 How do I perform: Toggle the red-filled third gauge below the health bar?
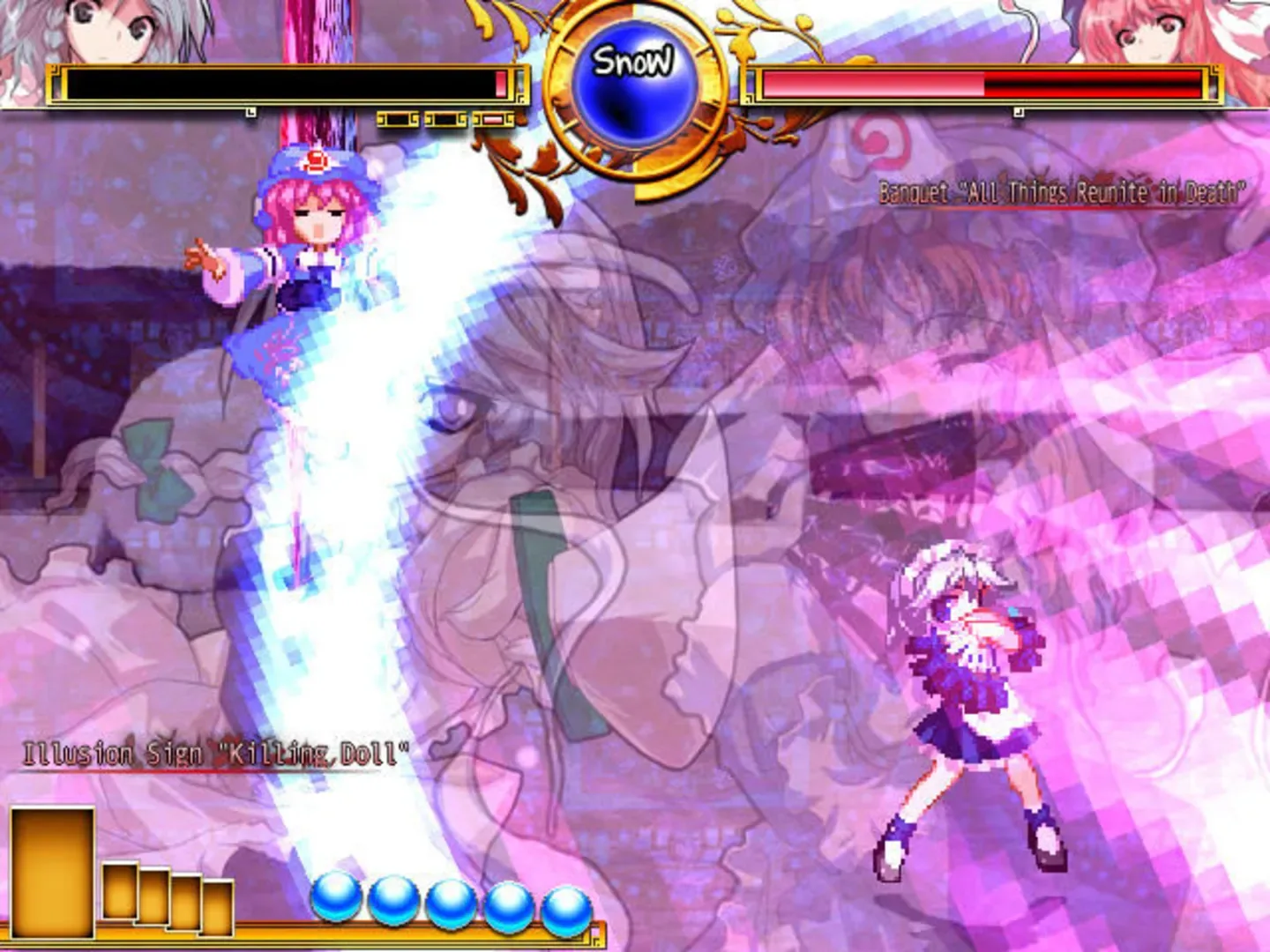point(492,118)
